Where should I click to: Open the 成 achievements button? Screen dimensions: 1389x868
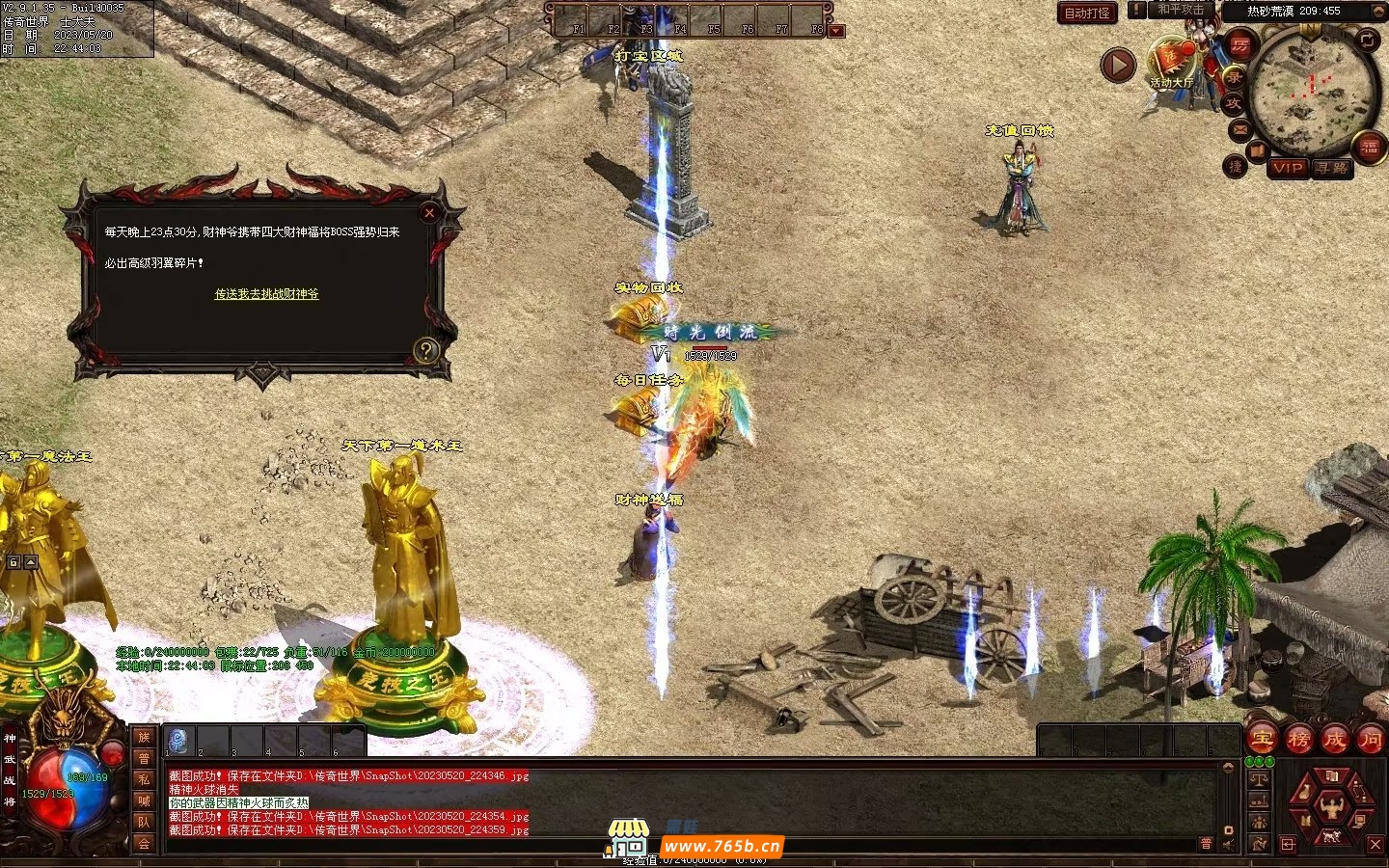click(x=1334, y=740)
